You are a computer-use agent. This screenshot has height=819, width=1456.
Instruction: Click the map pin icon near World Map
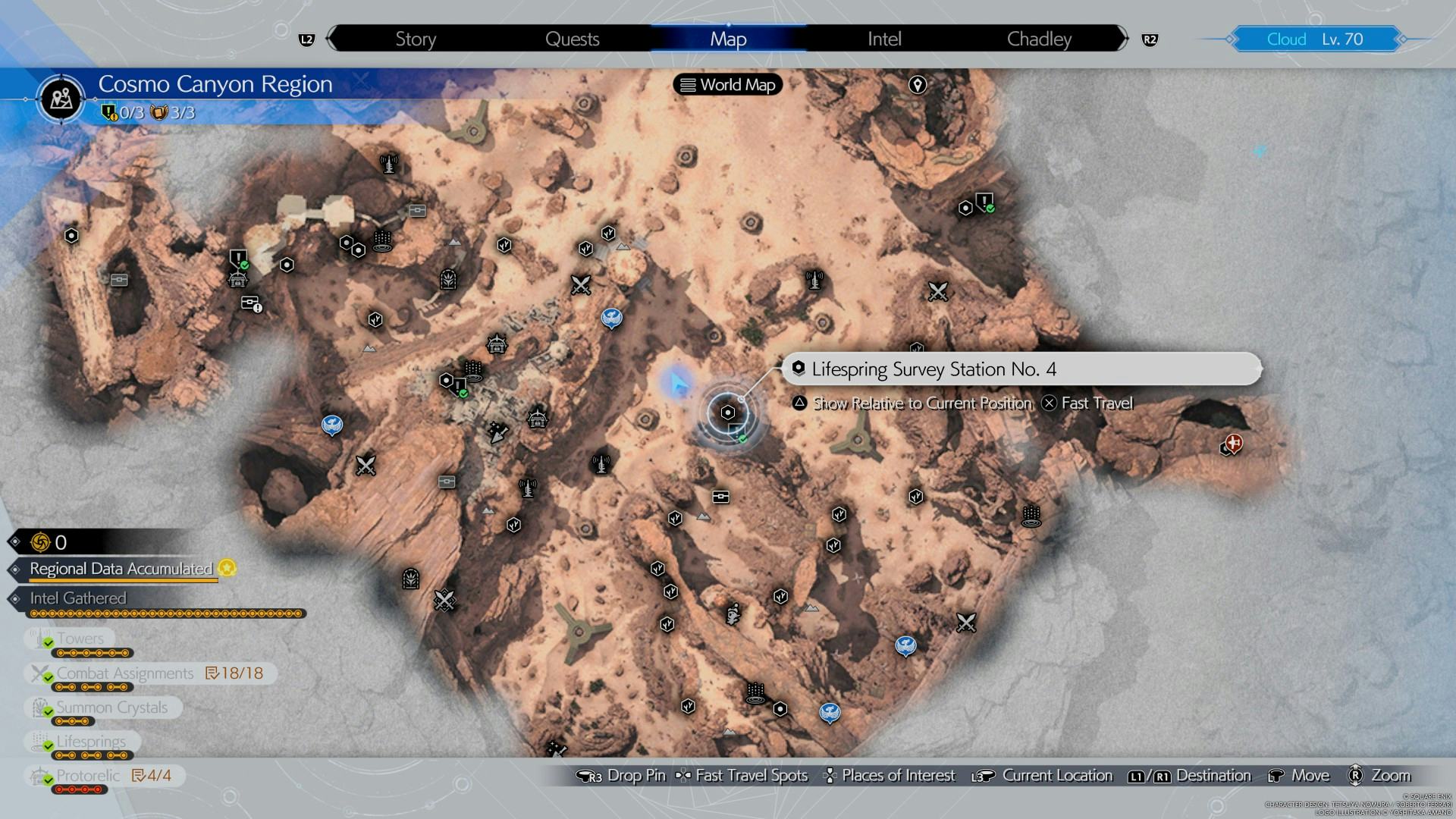coord(918,85)
